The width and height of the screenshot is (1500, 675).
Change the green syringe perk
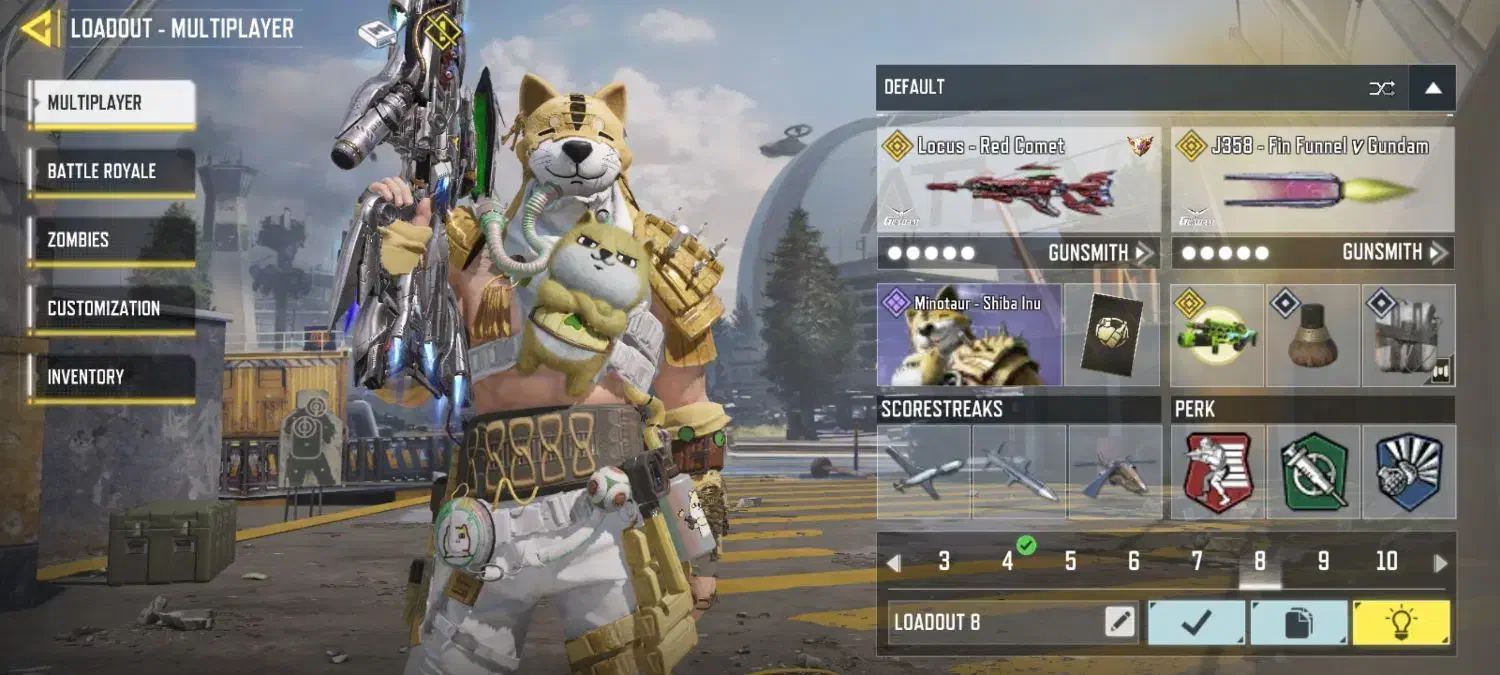1313,472
